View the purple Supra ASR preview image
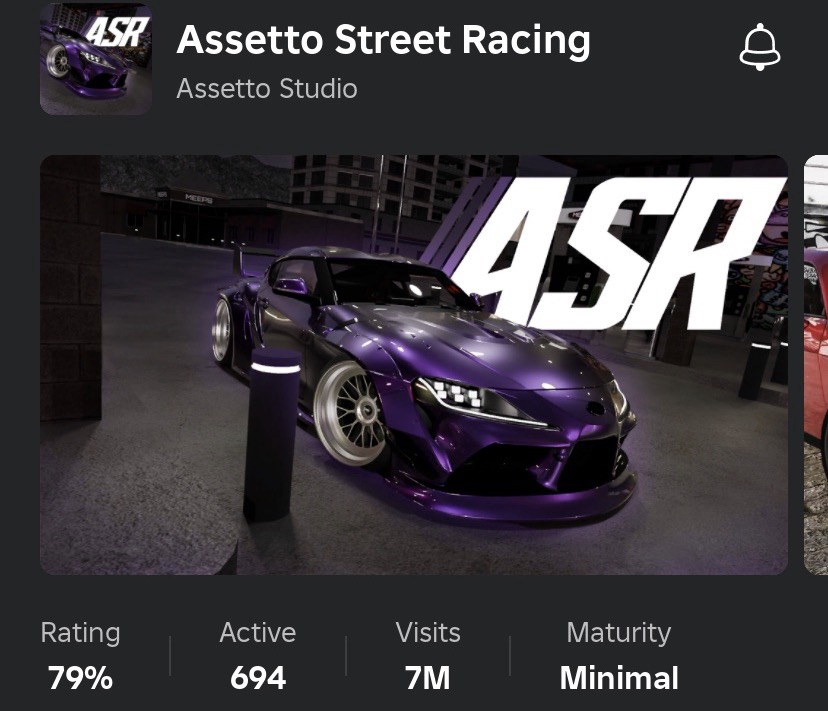The width and height of the screenshot is (828, 711). pyautogui.click(x=413, y=365)
